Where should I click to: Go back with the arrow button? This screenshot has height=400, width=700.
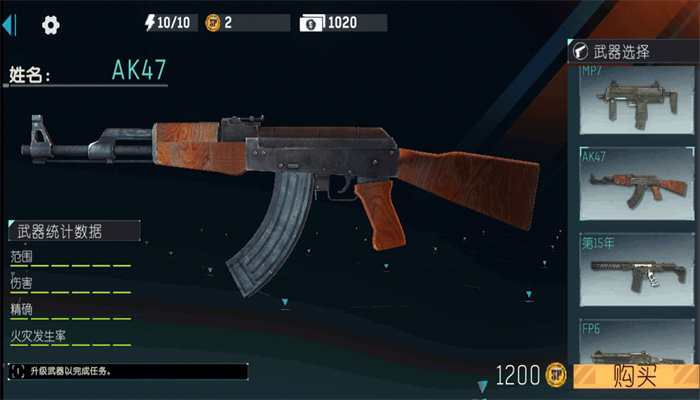tap(12, 24)
